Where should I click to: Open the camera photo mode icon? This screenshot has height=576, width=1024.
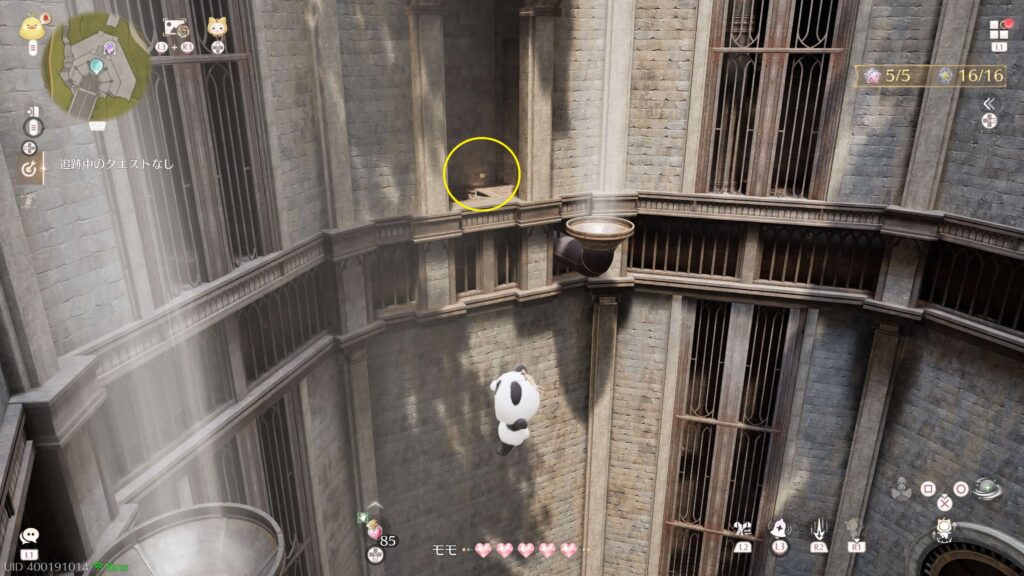(176, 28)
